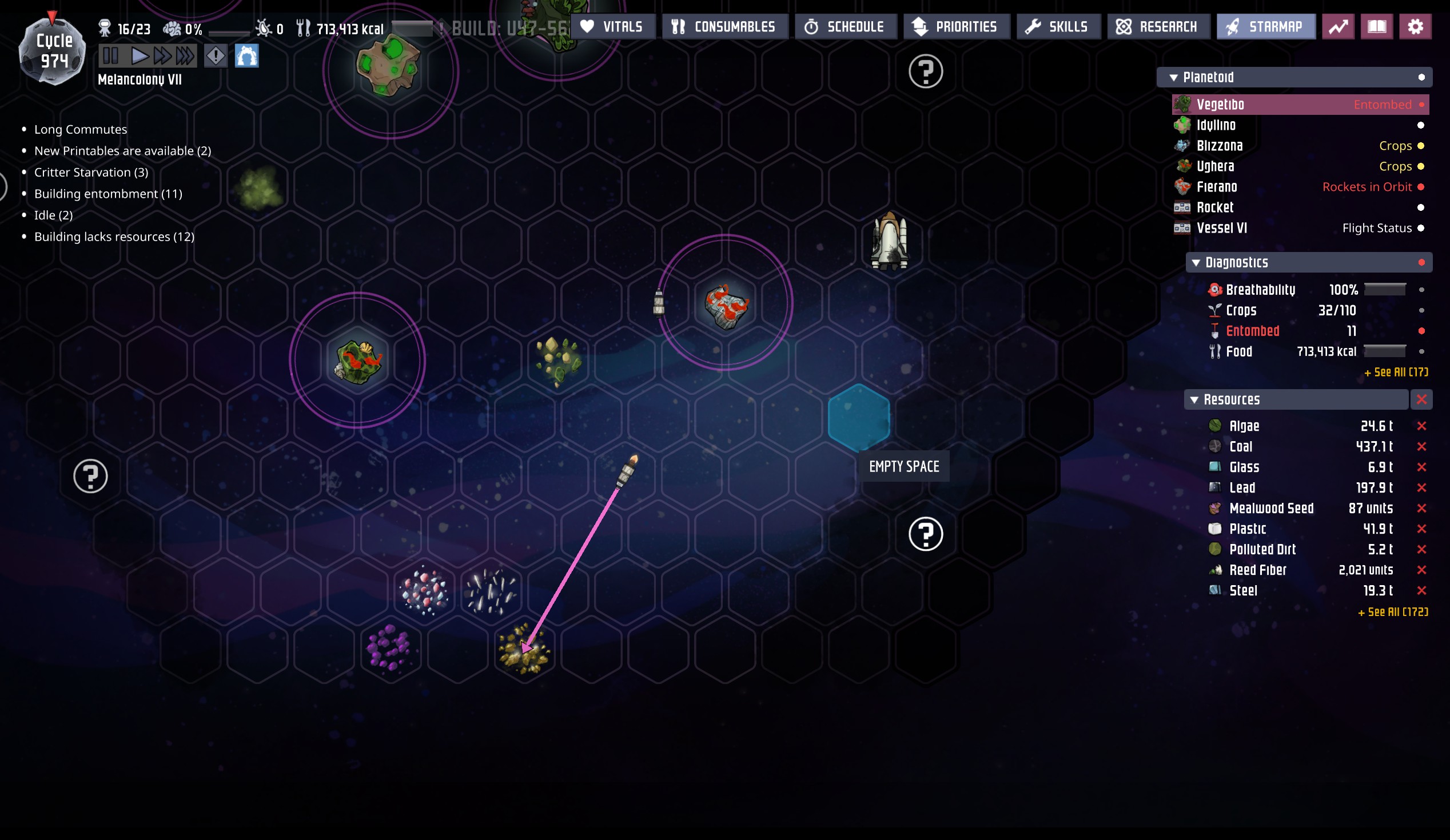Image resolution: width=1450 pixels, height=840 pixels.
Task: Open the settings gear menu
Action: [x=1415, y=26]
